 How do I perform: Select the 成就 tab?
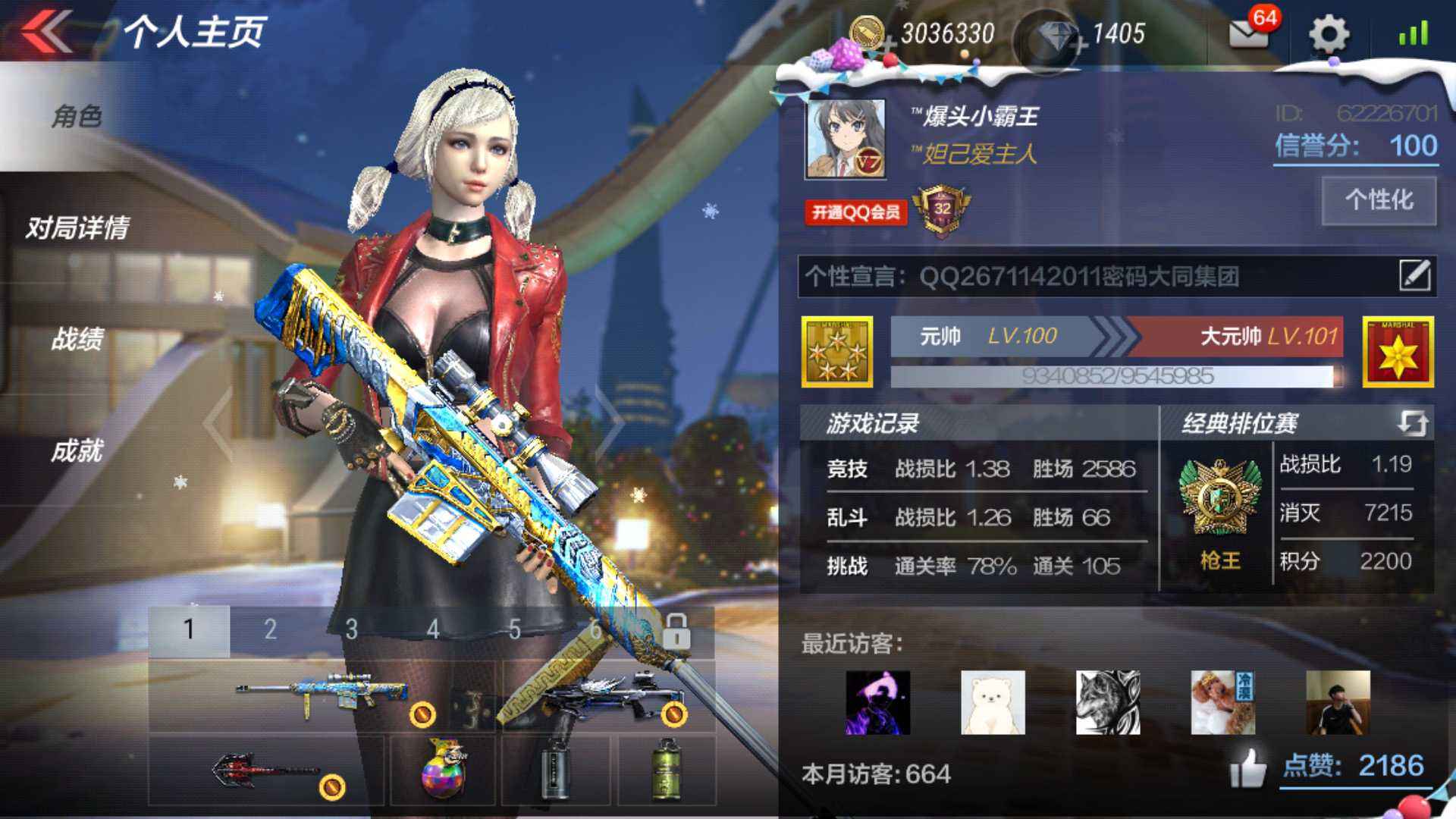[77, 450]
